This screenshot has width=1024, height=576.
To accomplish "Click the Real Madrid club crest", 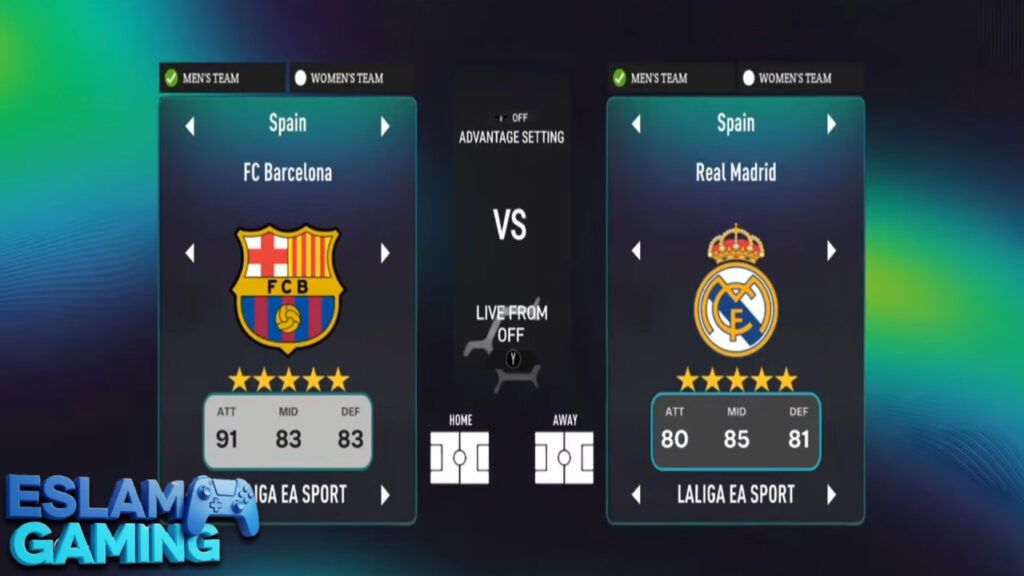I will click(735, 291).
